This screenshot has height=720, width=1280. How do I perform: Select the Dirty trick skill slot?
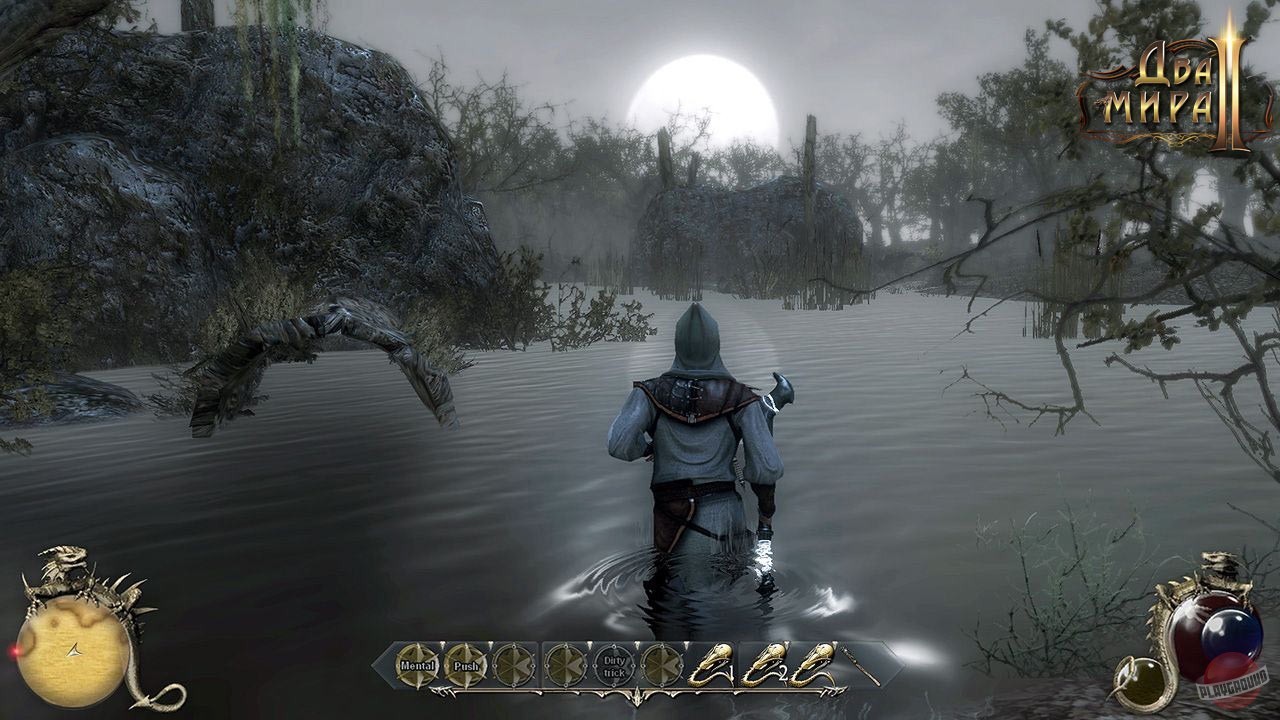(613, 664)
